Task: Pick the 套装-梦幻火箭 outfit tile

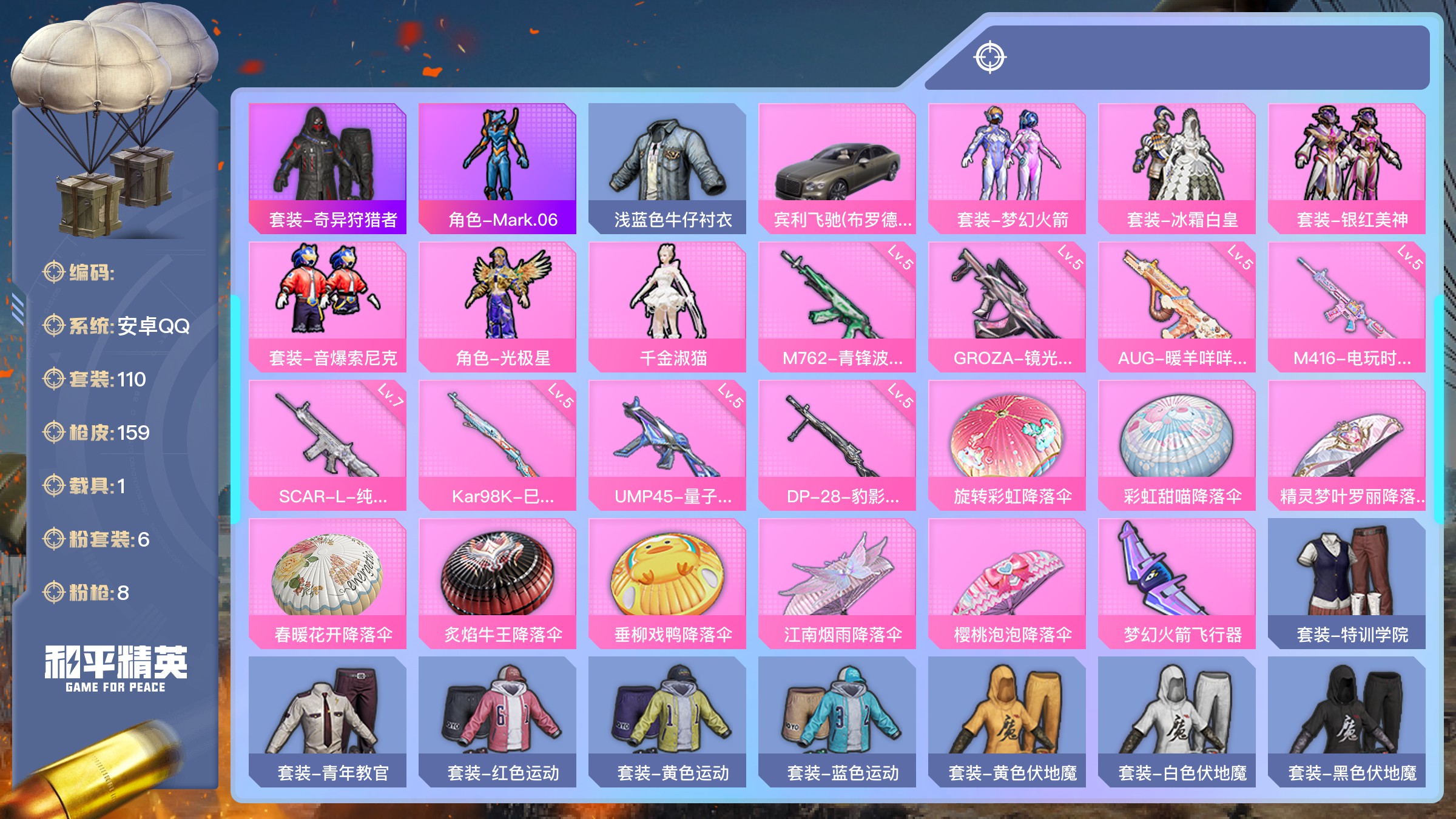Action: coord(1007,168)
